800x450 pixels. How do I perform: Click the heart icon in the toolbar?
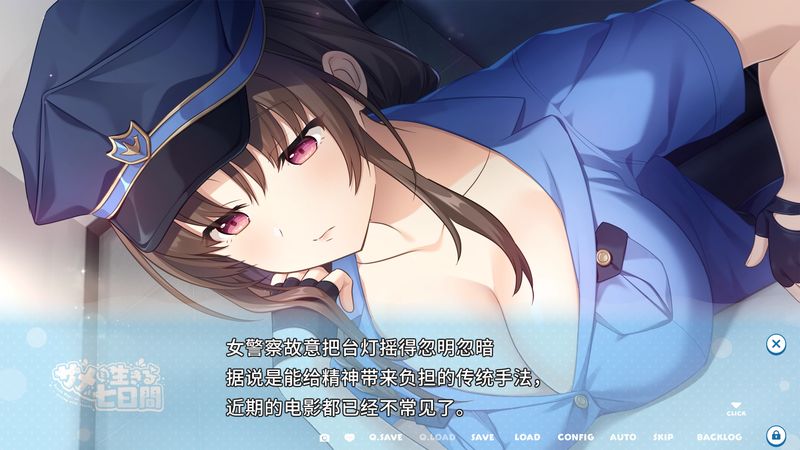coord(350,437)
